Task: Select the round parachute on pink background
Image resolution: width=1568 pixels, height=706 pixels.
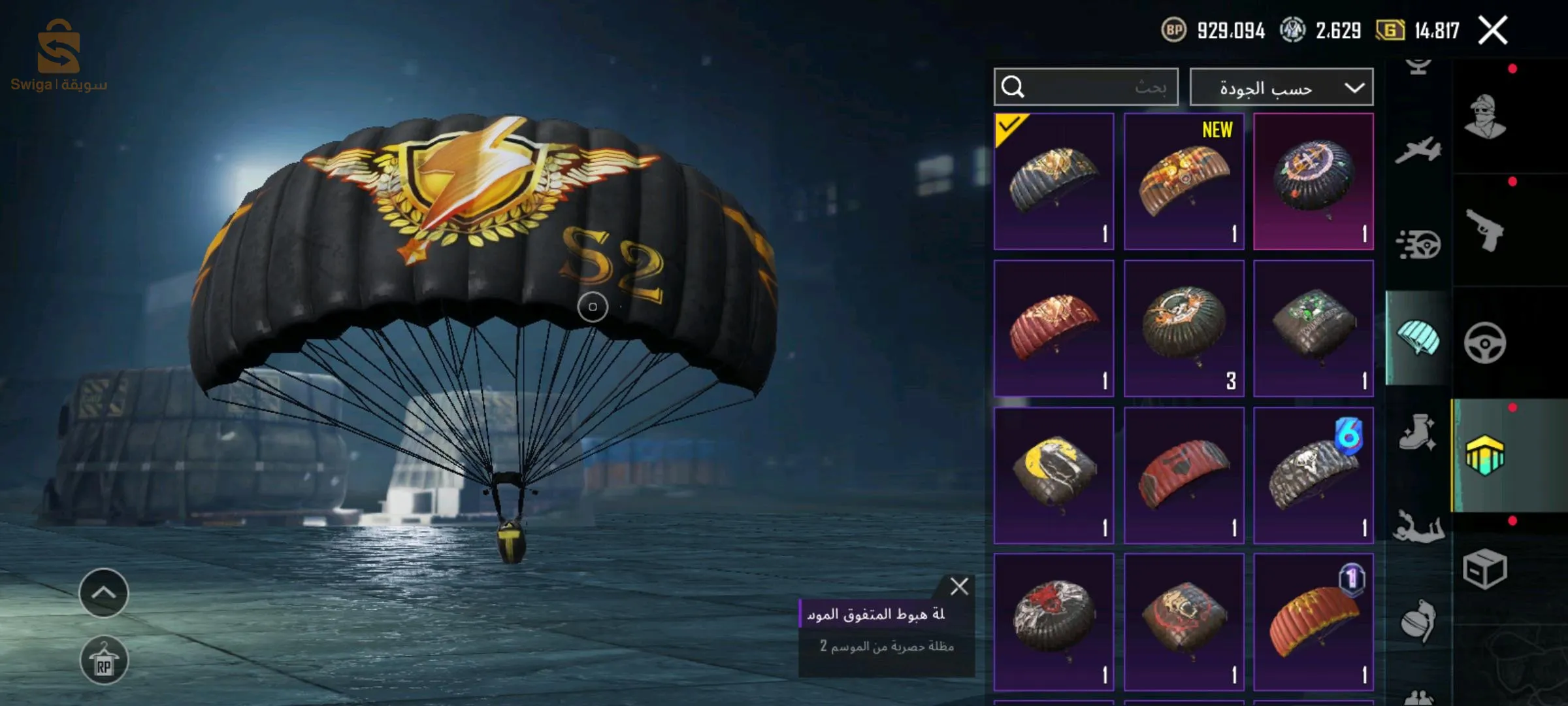Action: 1313,181
